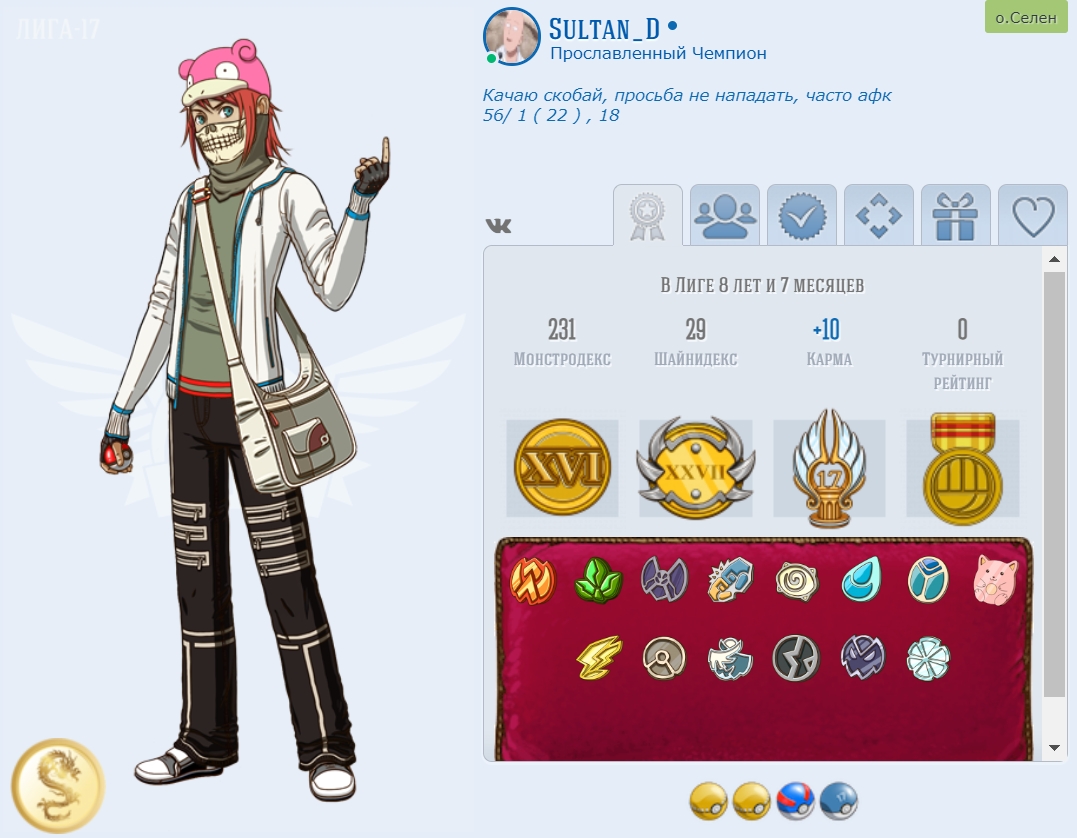This screenshot has width=1077, height=838.
Task: Inspect the gold fist ribbon medal
Action: (962, 469)
